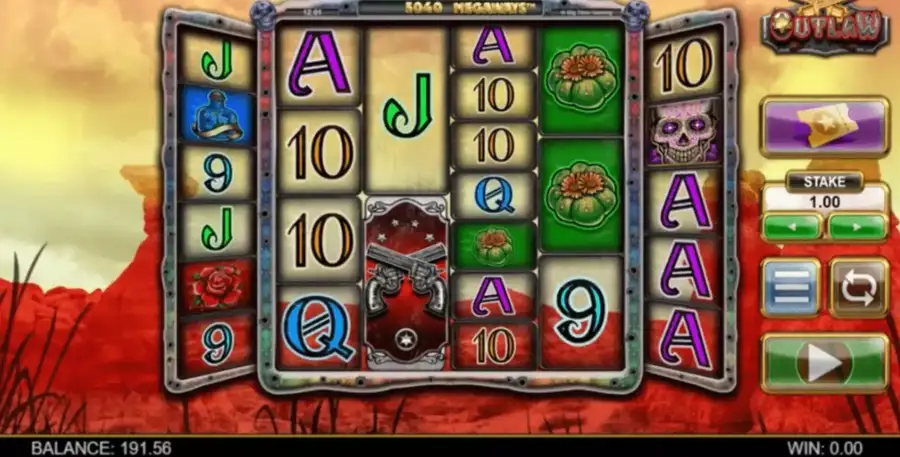This screenshot has height=457, width=900.
Task: Open the blue game menu button
Action: tap(791, 288)
